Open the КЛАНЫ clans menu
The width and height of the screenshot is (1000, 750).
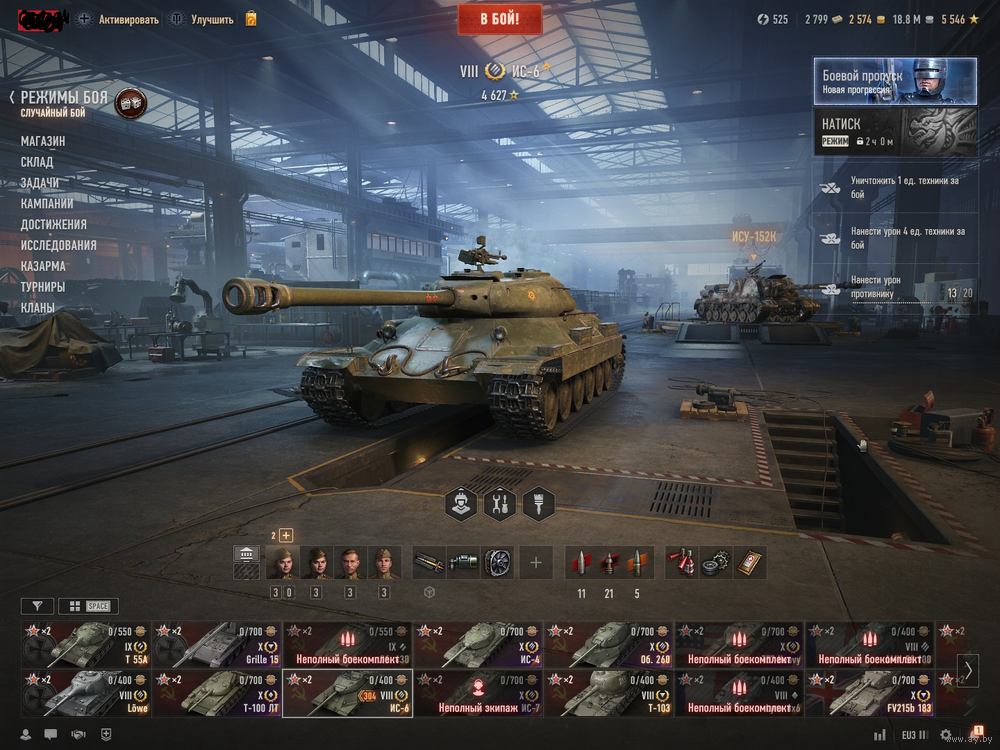(38, 308)
